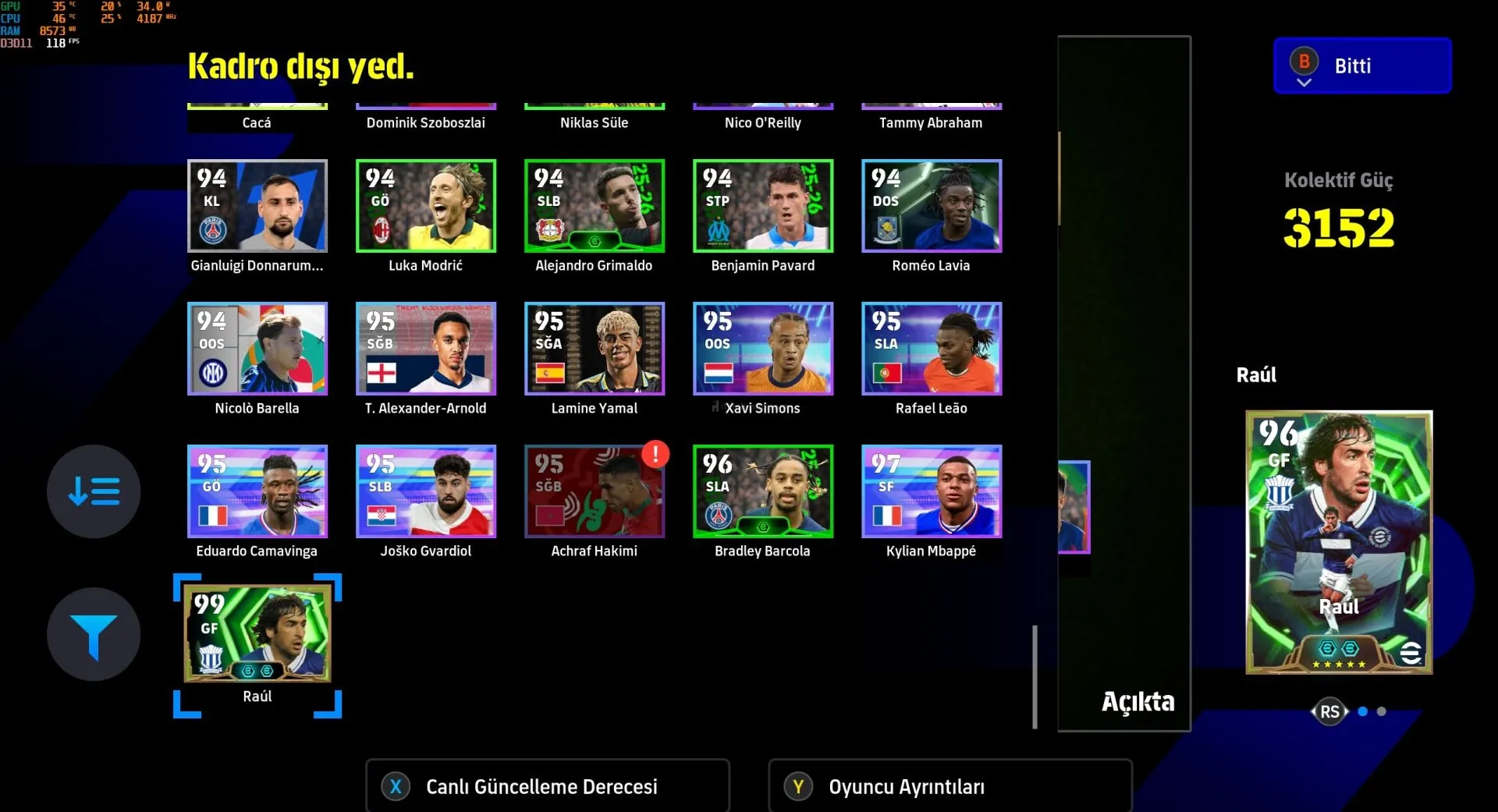Screen dimensions: 1498x812
Task: Choose the Roméo Lavia card
Action: [x=931, y=206]
